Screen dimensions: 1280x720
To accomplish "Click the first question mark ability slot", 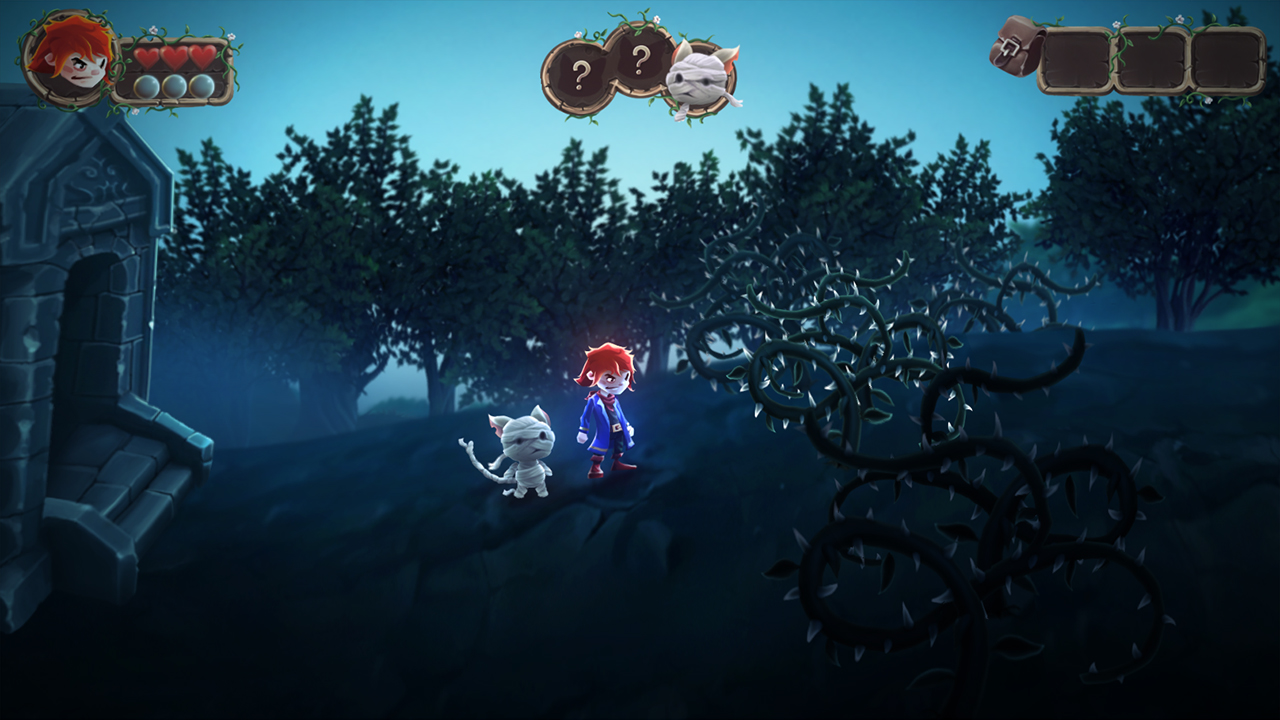I will click(x=578, y=70).
